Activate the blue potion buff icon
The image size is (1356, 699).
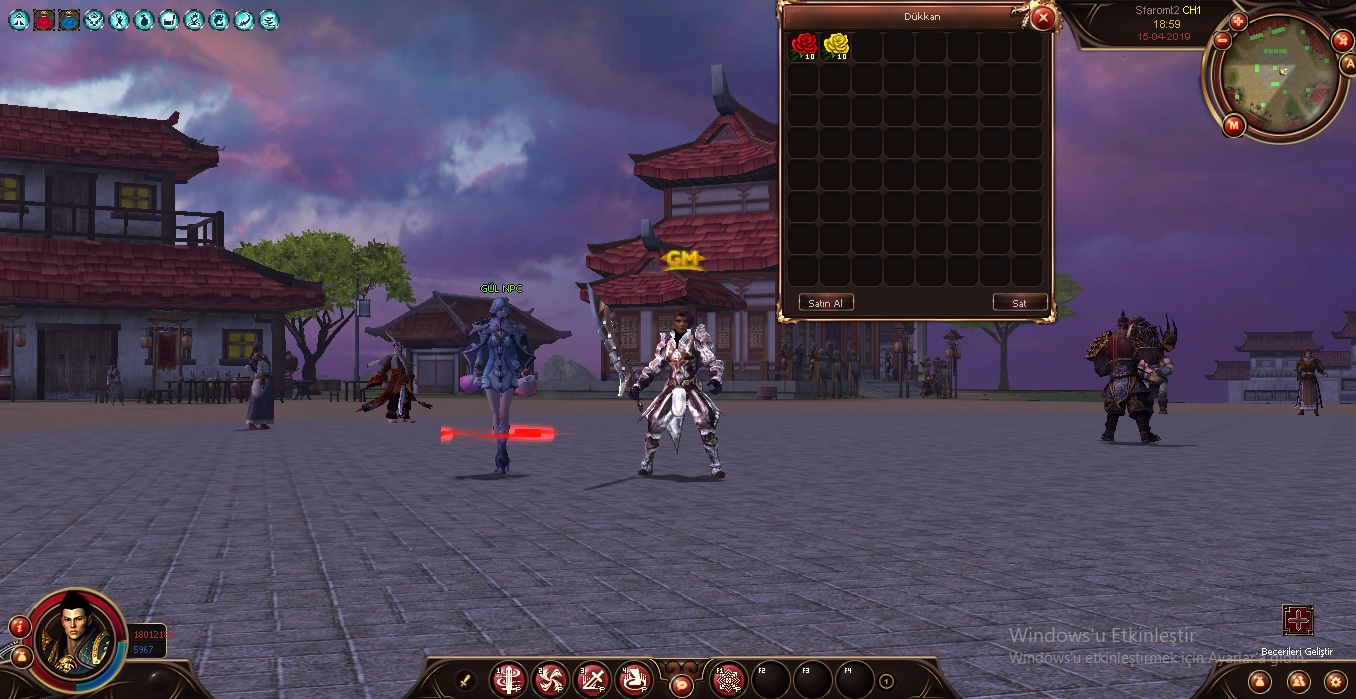69,19
